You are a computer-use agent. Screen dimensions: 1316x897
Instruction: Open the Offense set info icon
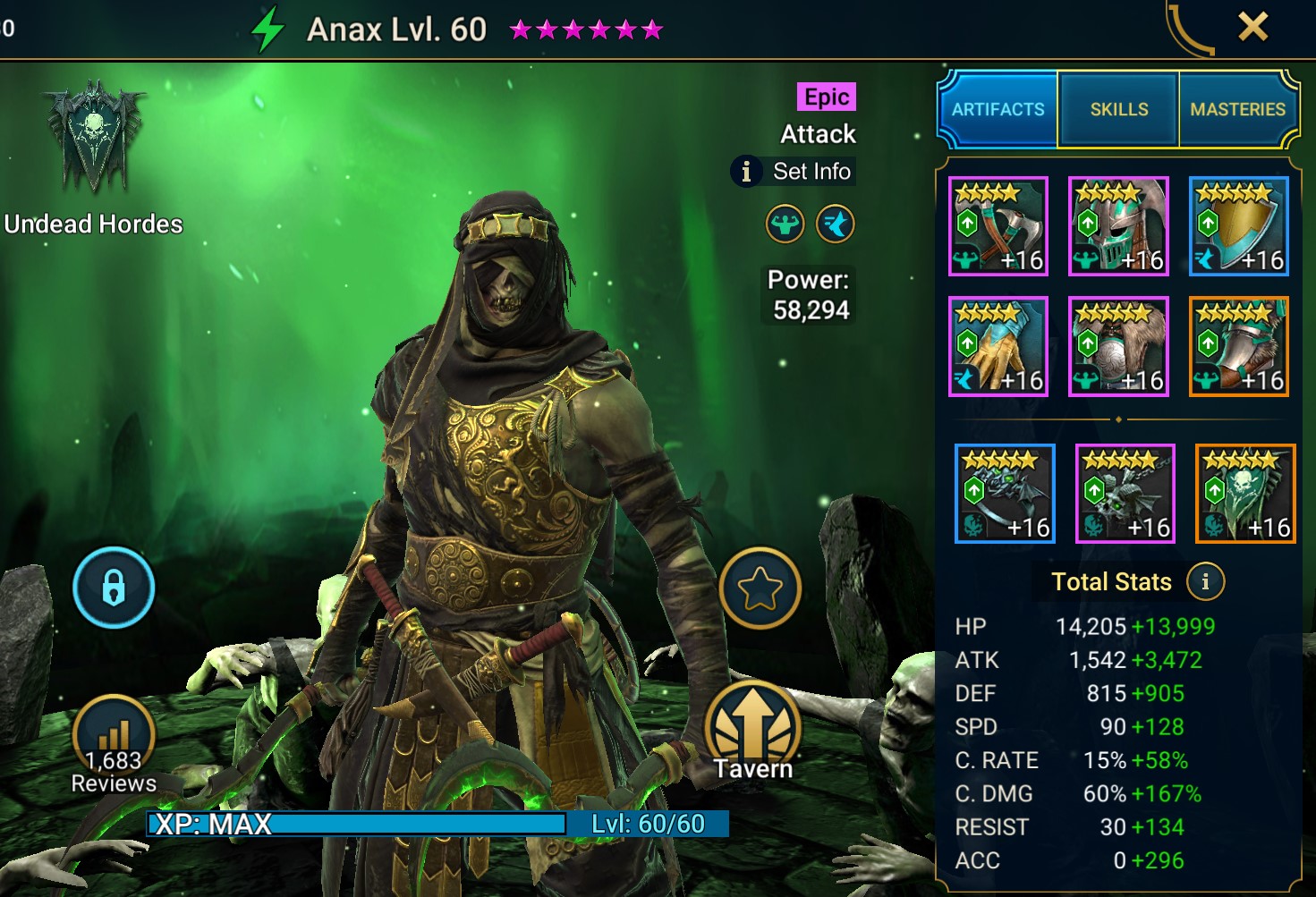pos(785,224)
